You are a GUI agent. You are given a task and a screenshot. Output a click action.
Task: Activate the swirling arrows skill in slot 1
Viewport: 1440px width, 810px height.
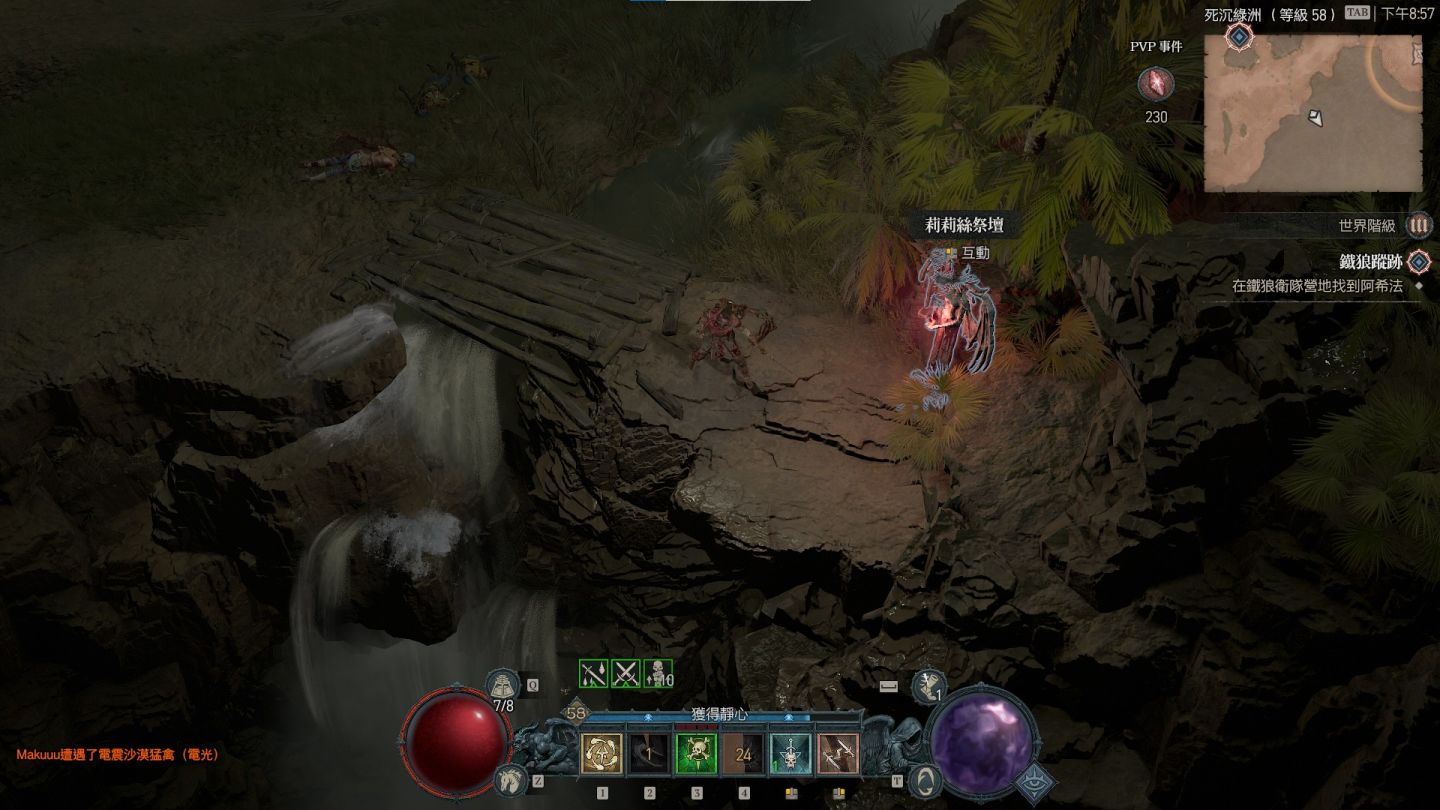pyautogui.click(x=602, y=754)
